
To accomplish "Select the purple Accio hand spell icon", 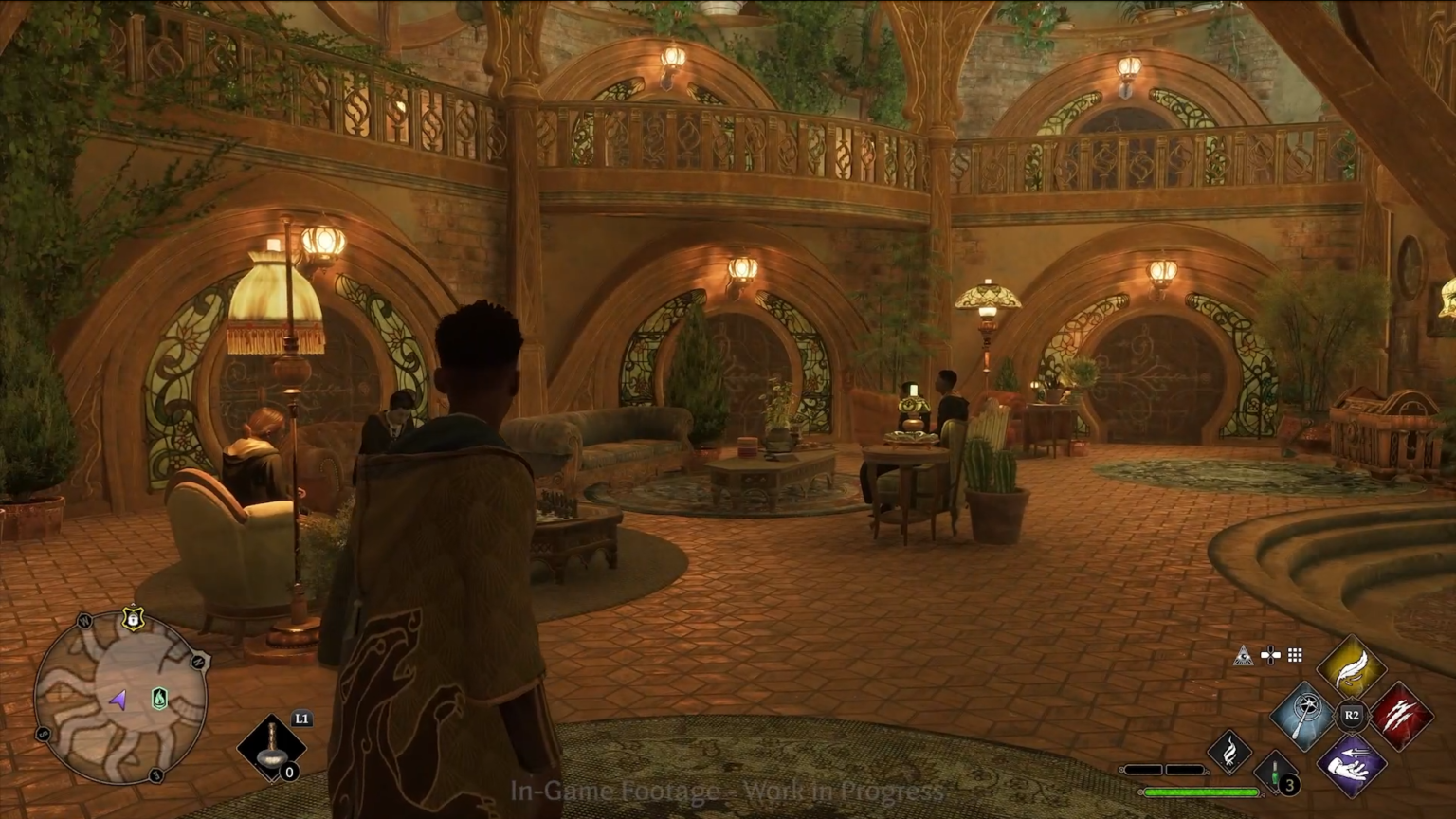I will coord(1350,764).
